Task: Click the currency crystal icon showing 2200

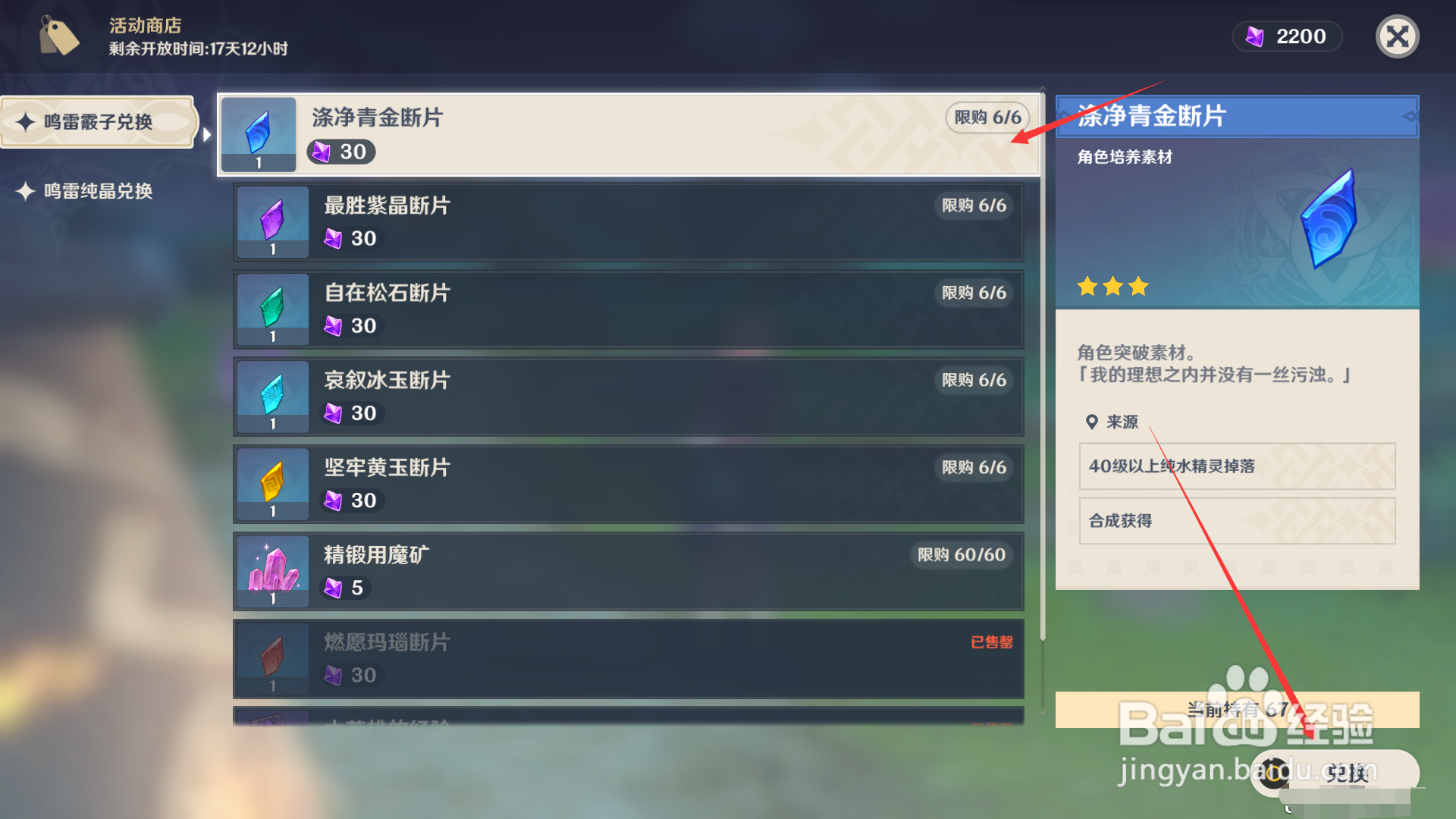Action: pyautogui.click(x=1255, y=36)
